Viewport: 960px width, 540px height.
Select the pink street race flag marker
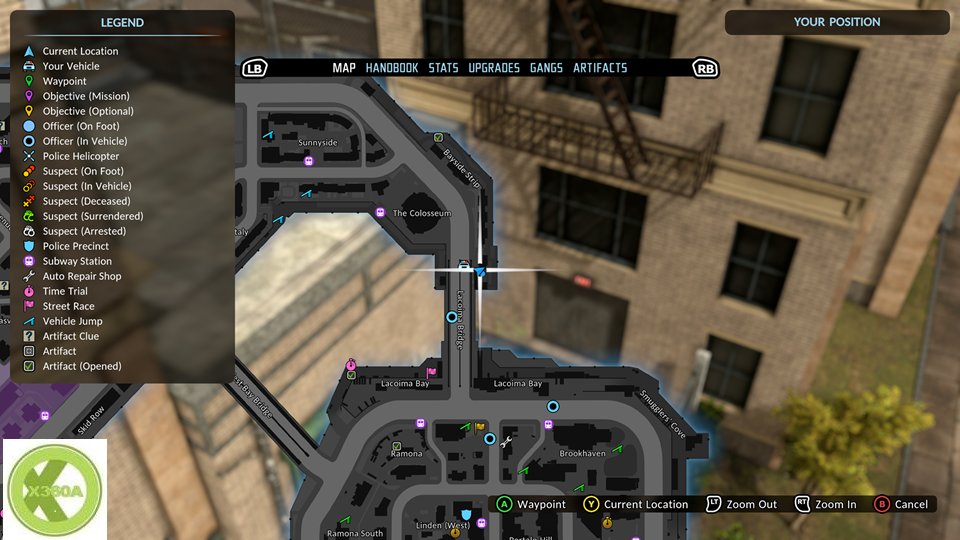click(432, 373)
